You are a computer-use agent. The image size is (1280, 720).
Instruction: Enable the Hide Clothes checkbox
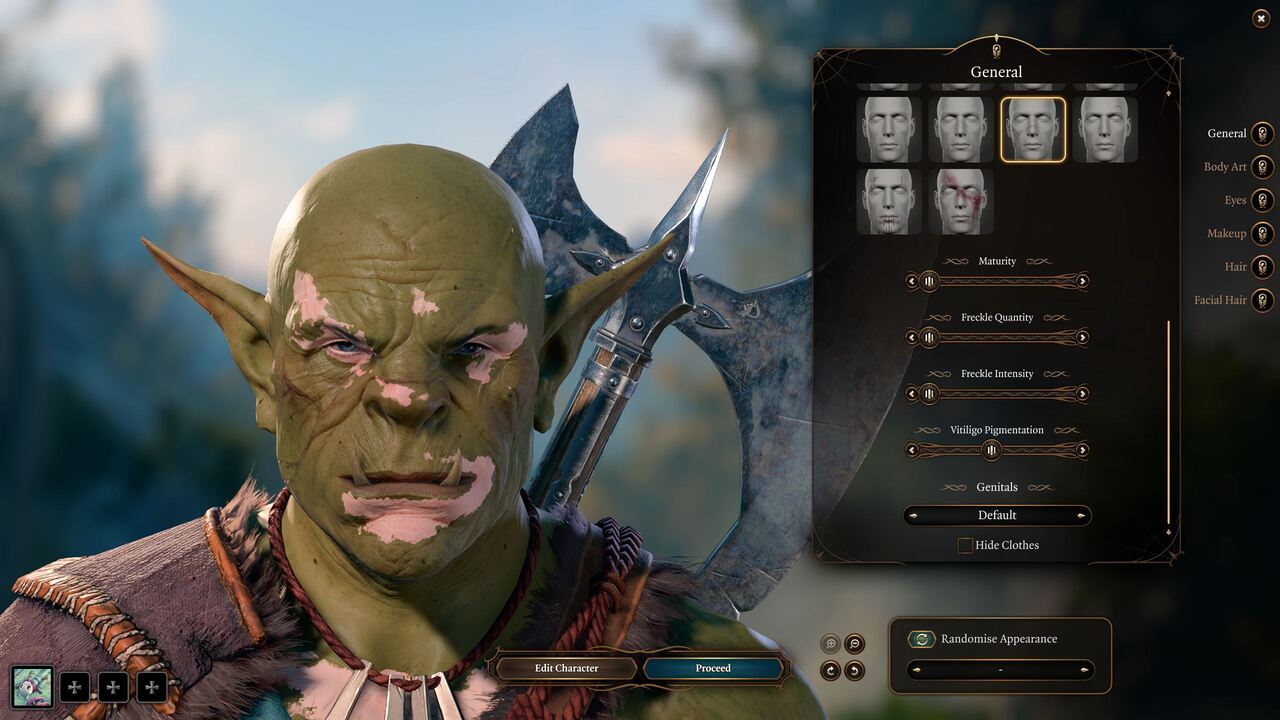click(965, 545)
